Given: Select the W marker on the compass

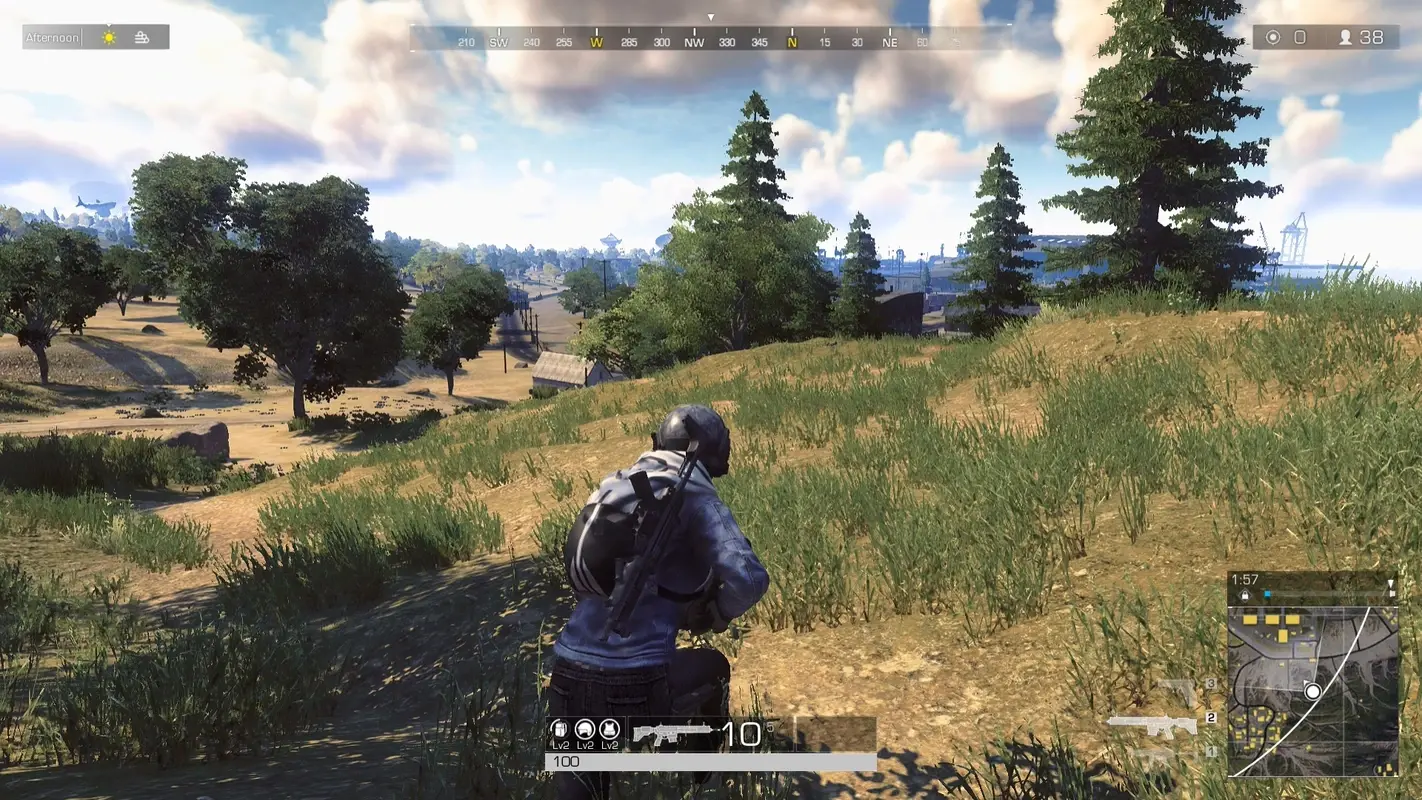Looking at the screenshot, I should click(x=598, y=43).
